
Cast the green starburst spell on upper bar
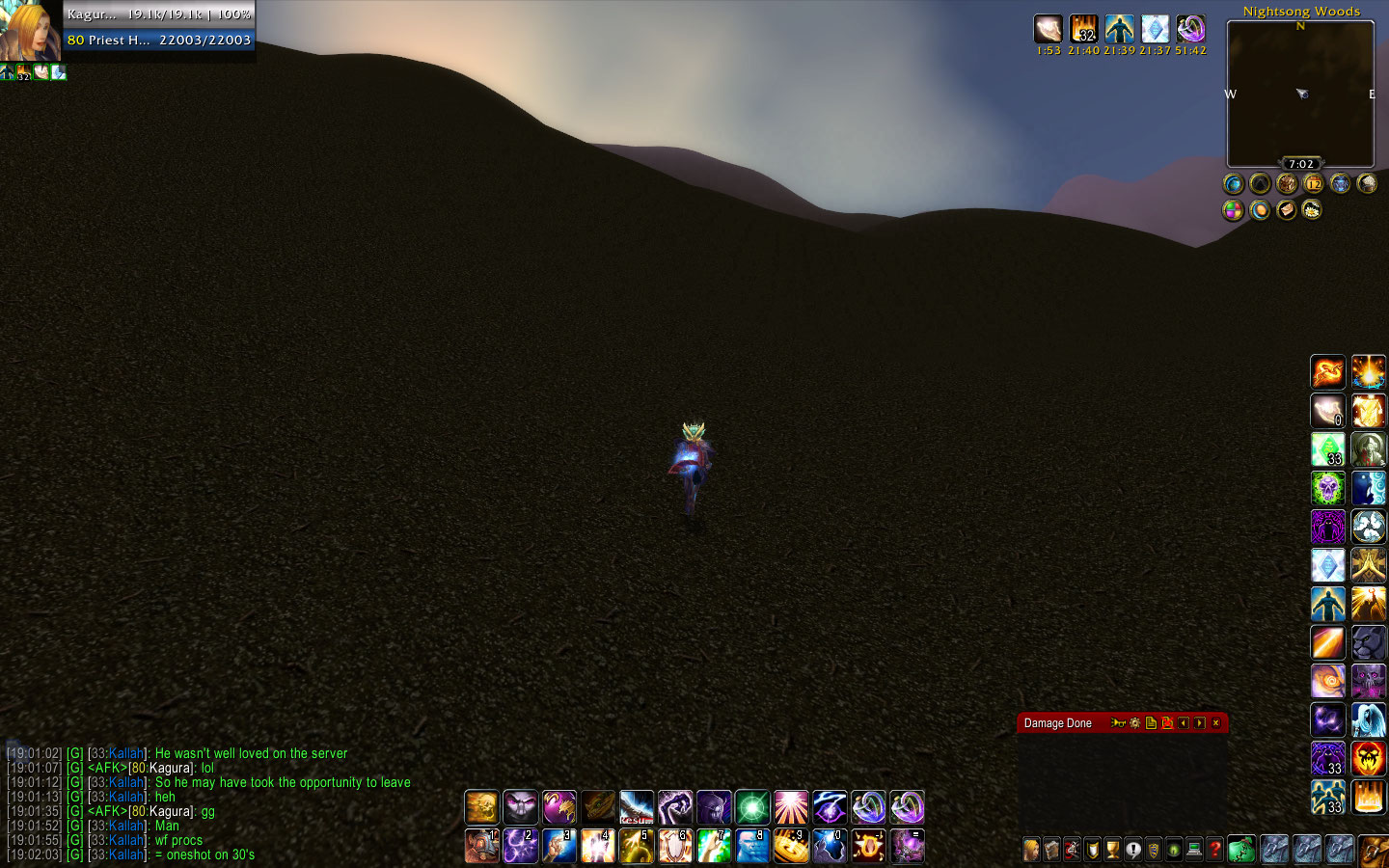pos(751,807)
